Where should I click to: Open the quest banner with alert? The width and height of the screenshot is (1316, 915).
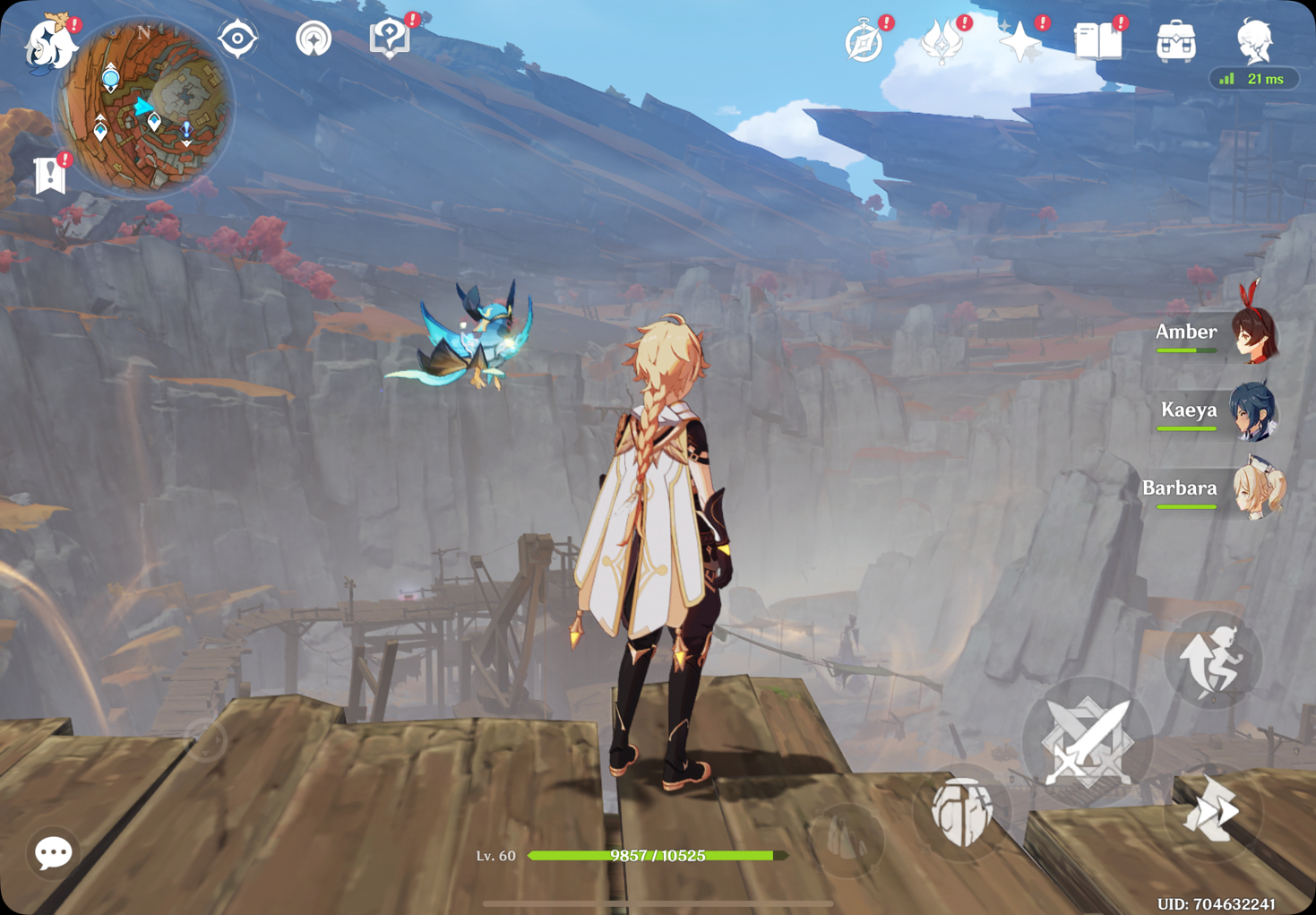50,175
